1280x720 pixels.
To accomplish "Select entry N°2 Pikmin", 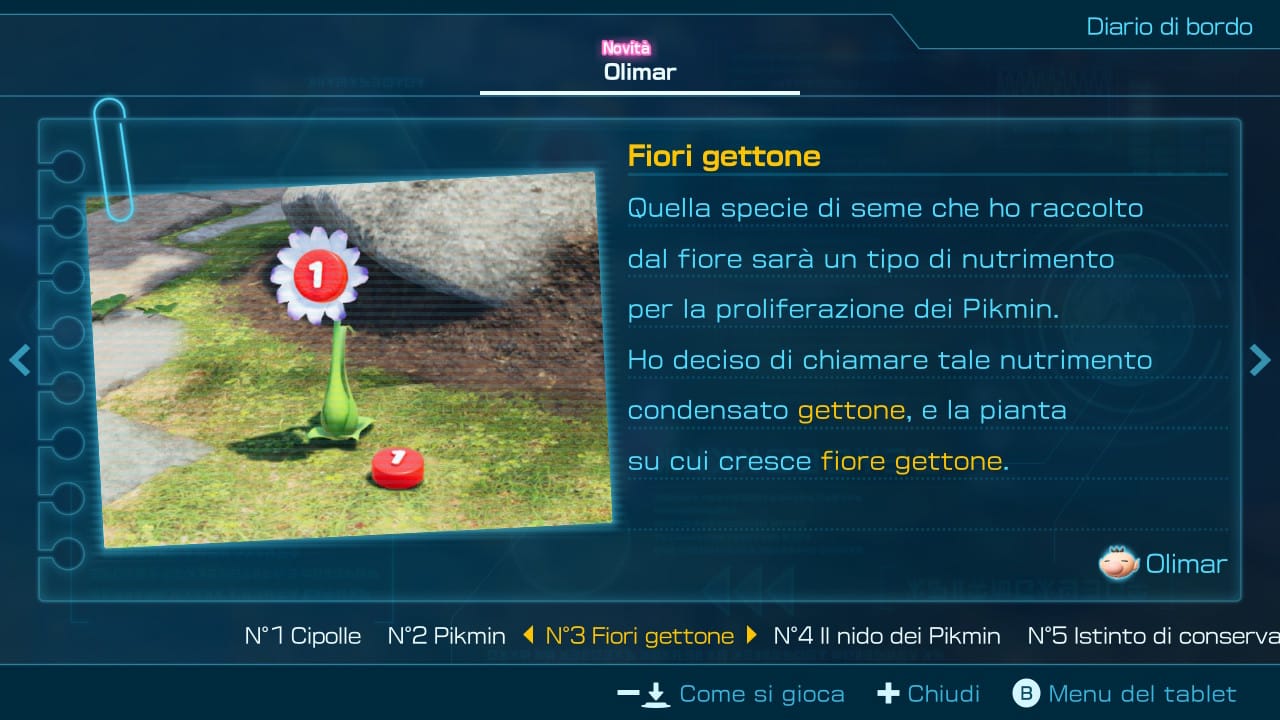I will (446, 635).
